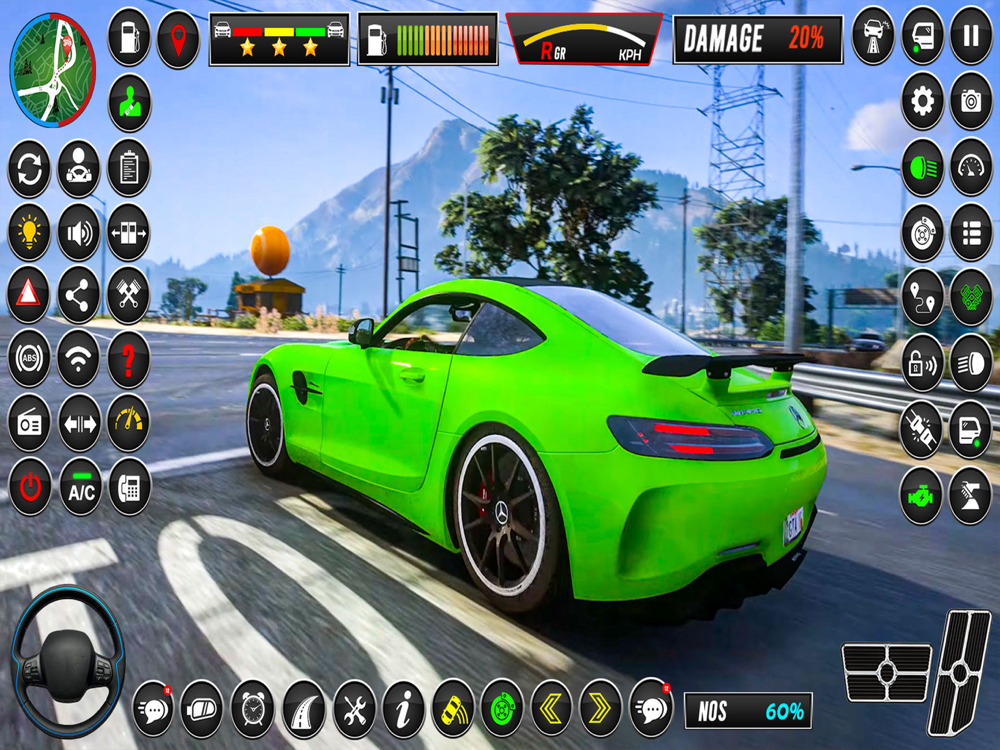Tap the tall accelerator pedal
This screenshot has height=750, width=1000.
click(960, 672)
